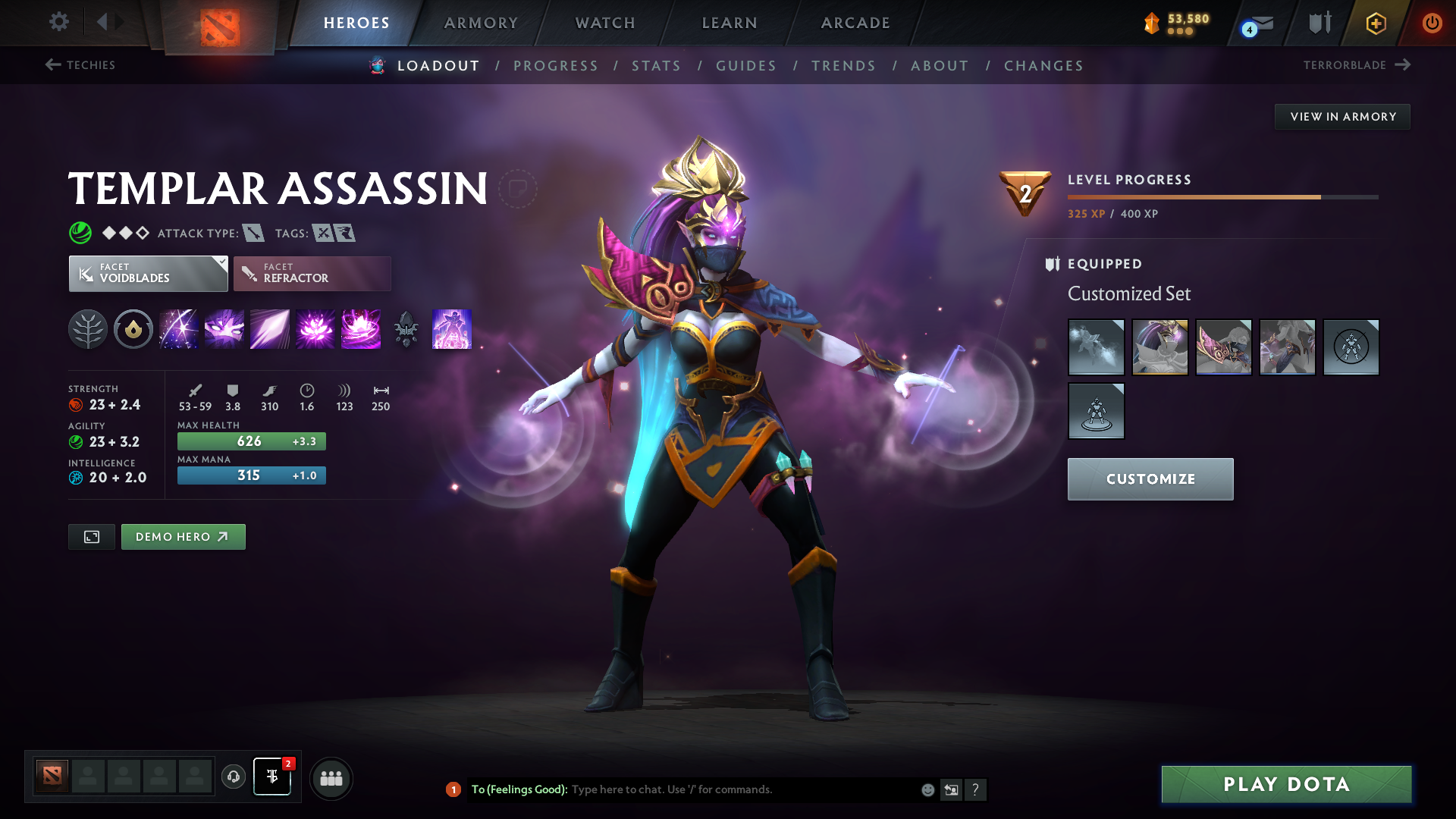Open the Learn tab
The height and width of the screenshot is (819, 1456).
coord(730,23)
